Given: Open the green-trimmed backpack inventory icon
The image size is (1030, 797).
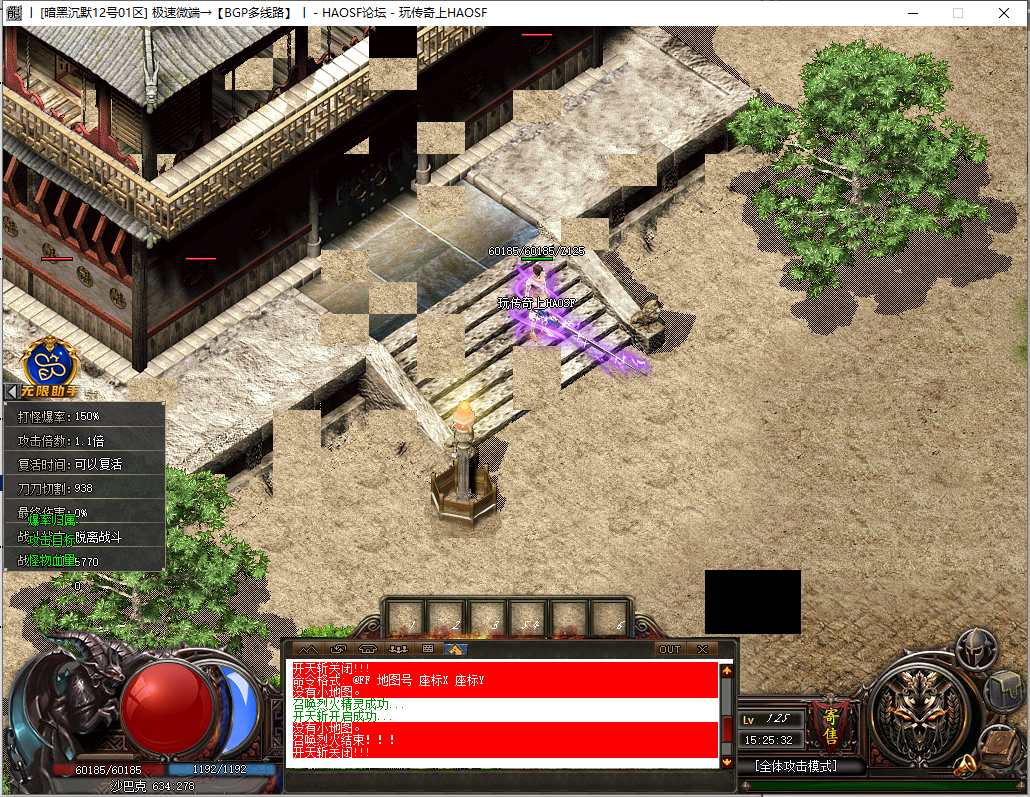Looking at the screenshot, I should point(1004,690).
